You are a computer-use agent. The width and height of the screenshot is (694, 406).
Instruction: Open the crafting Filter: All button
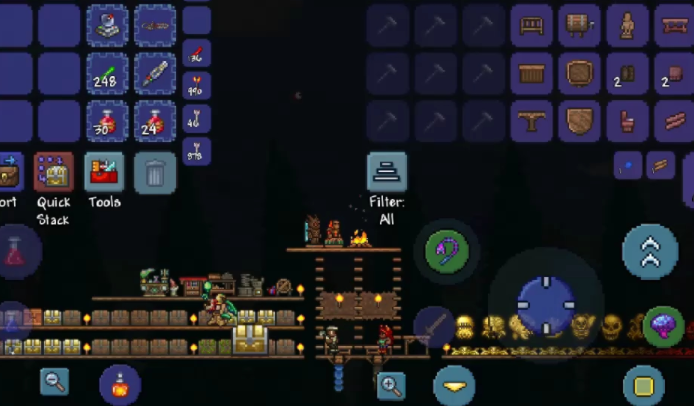(x=386, y=173)
